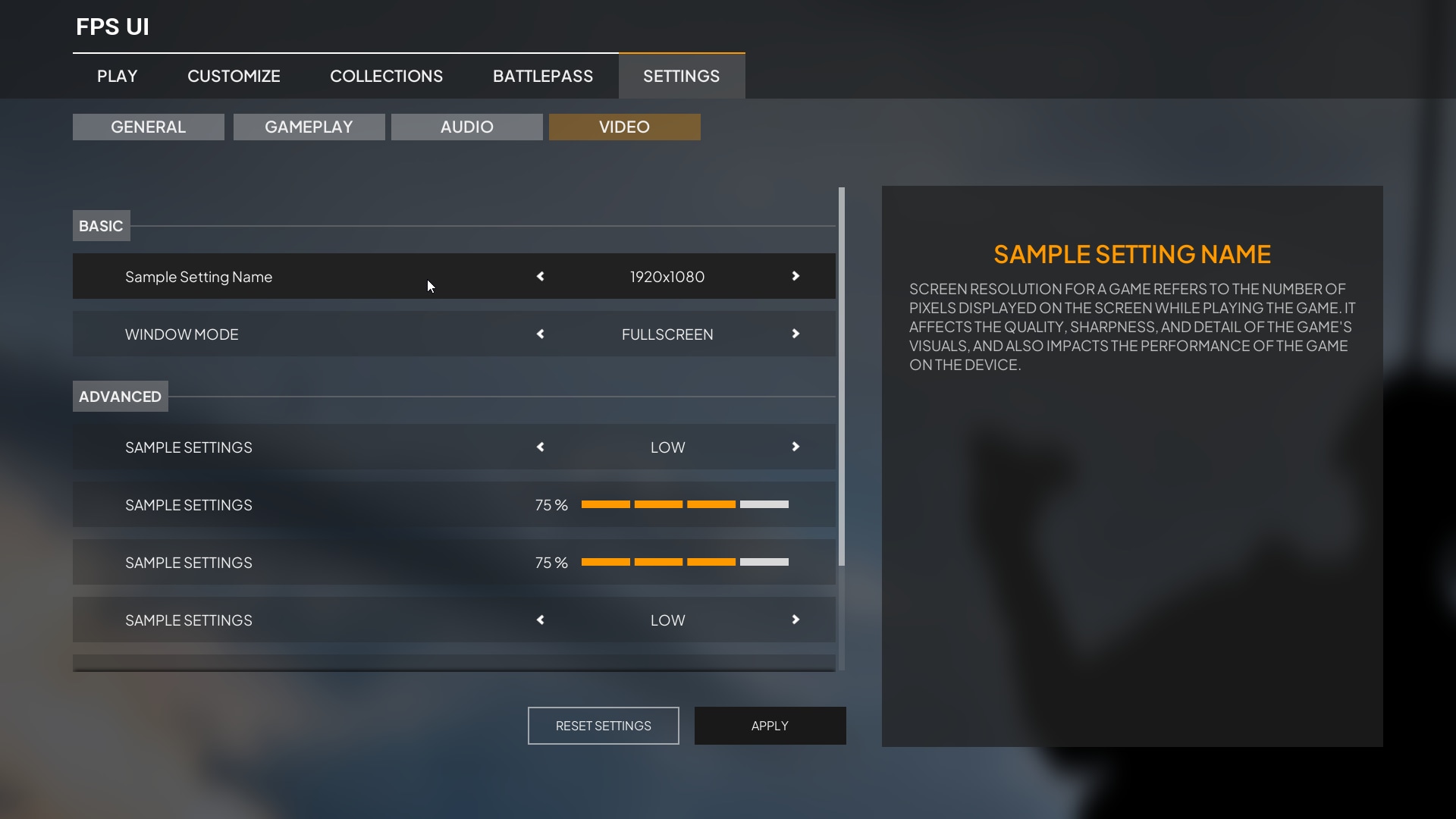
Task: Increase the resolution with right arrow
Action: [x=795, y=277]
